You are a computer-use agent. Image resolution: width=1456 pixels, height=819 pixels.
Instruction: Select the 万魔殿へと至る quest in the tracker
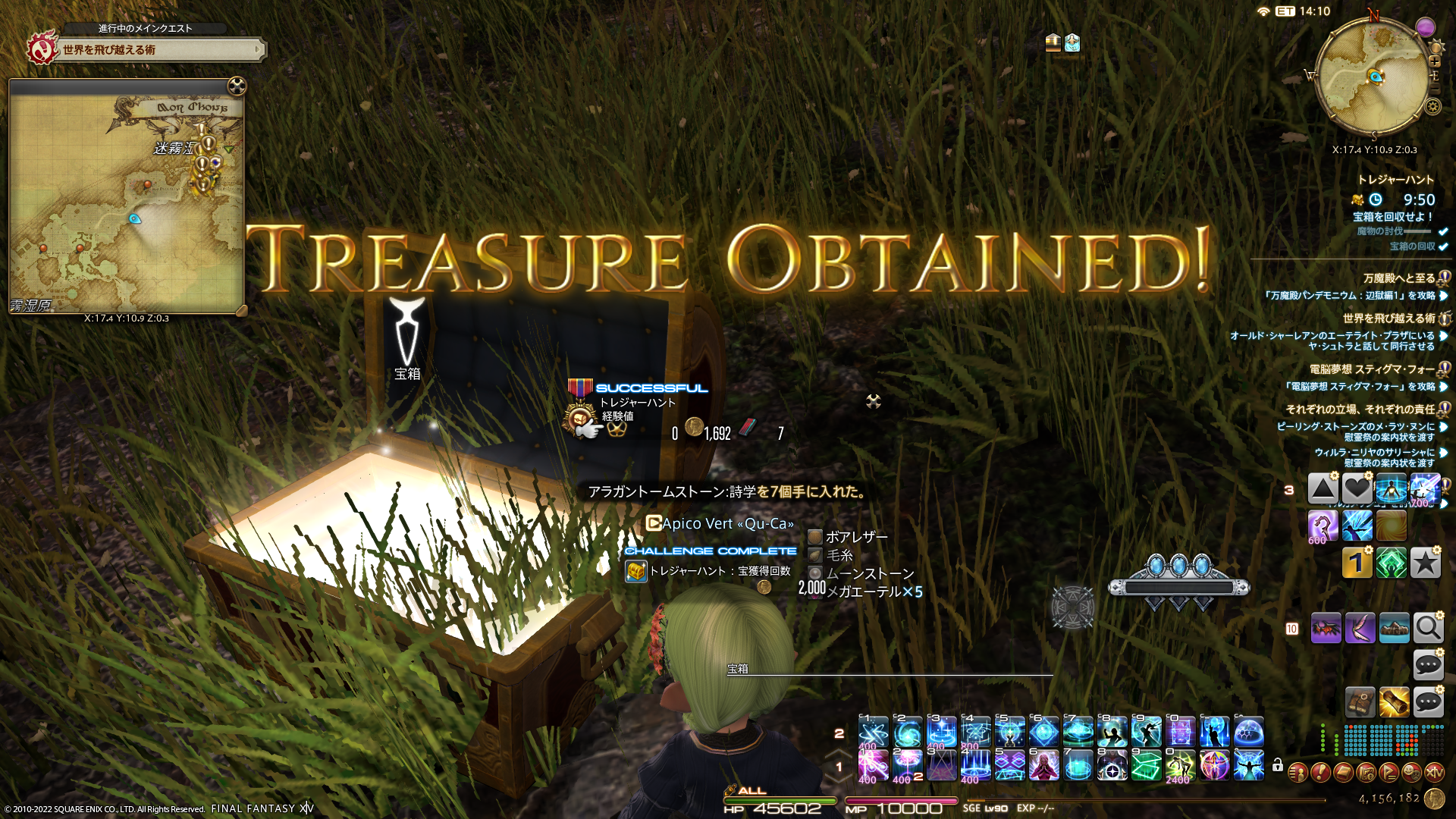click(x=1398, y=278)
